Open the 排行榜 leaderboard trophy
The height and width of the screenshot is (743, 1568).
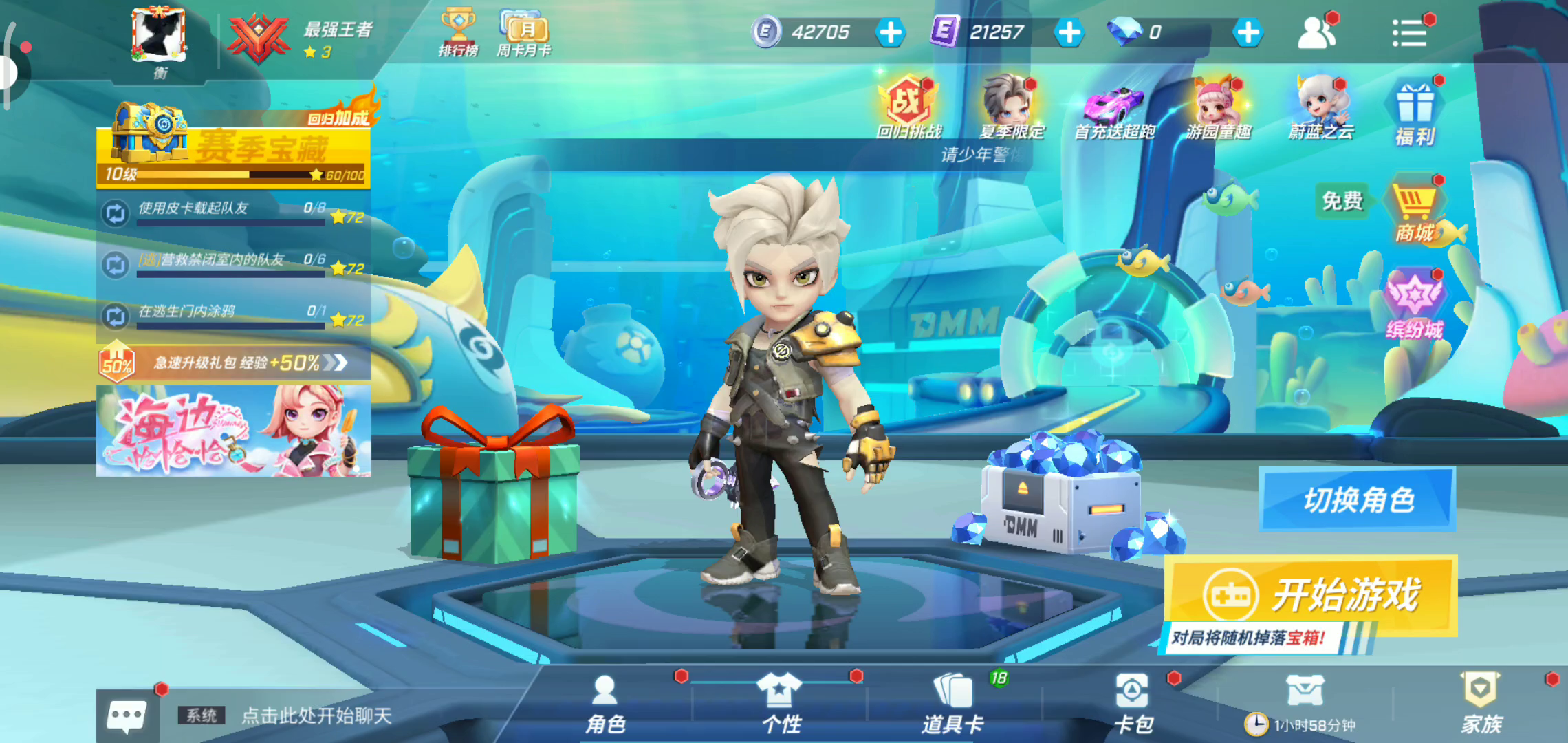click(x=458, y=32)
